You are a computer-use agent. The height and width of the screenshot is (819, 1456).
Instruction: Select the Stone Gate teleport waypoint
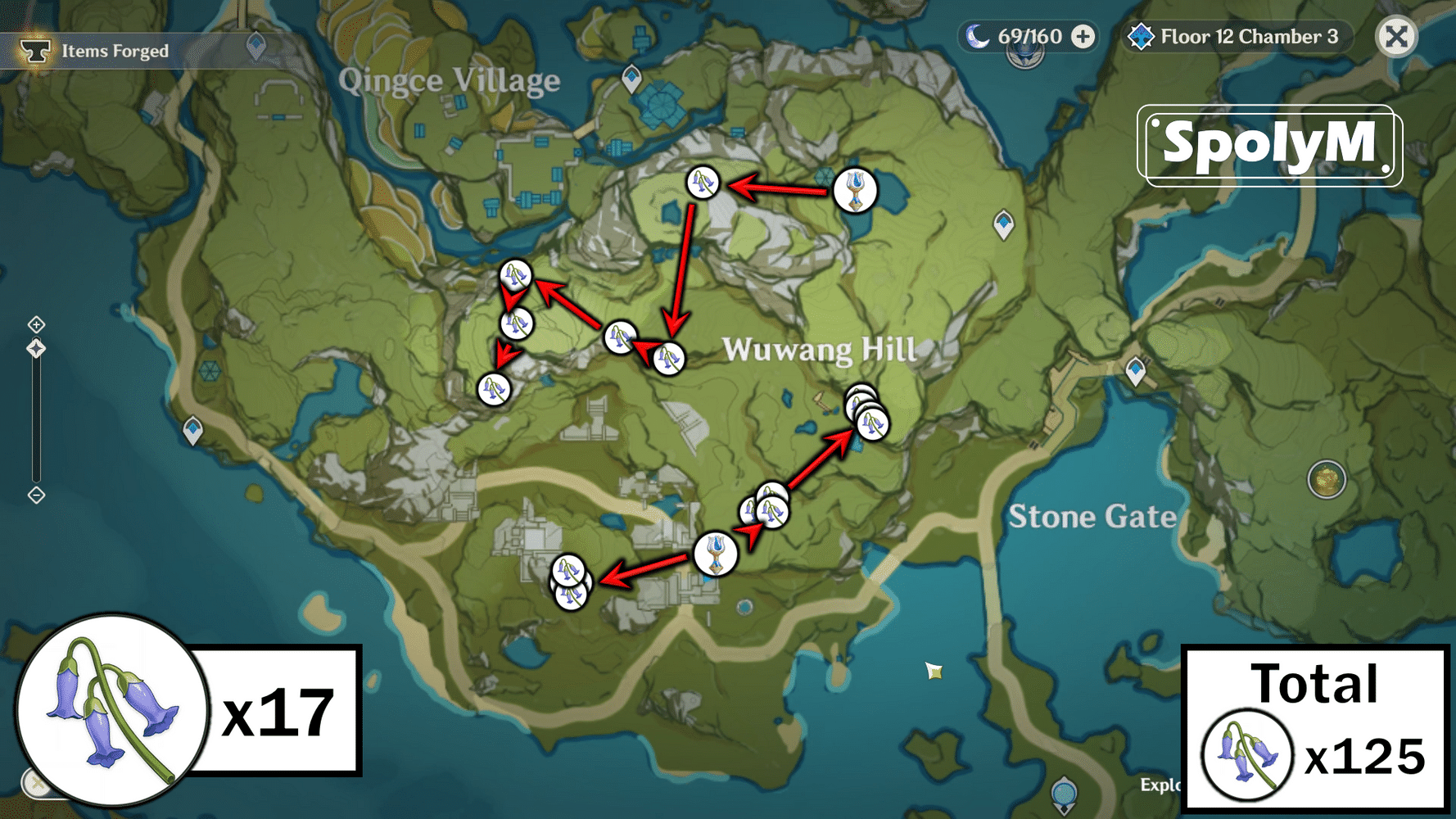(1135, 369)
